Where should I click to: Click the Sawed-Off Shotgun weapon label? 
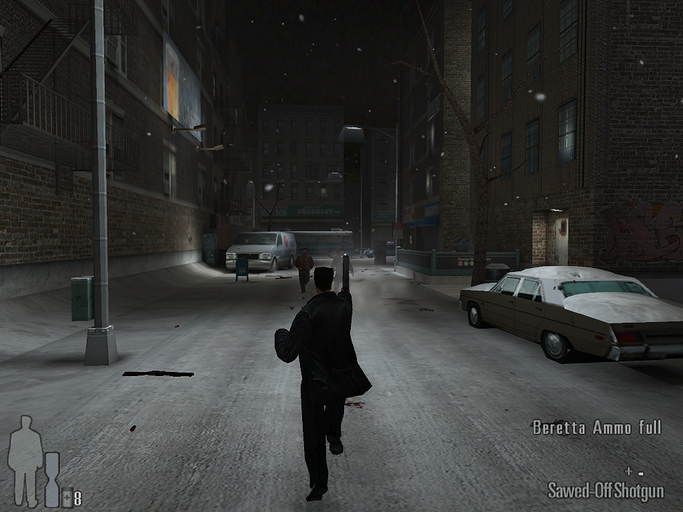click(x=605, y=491)
